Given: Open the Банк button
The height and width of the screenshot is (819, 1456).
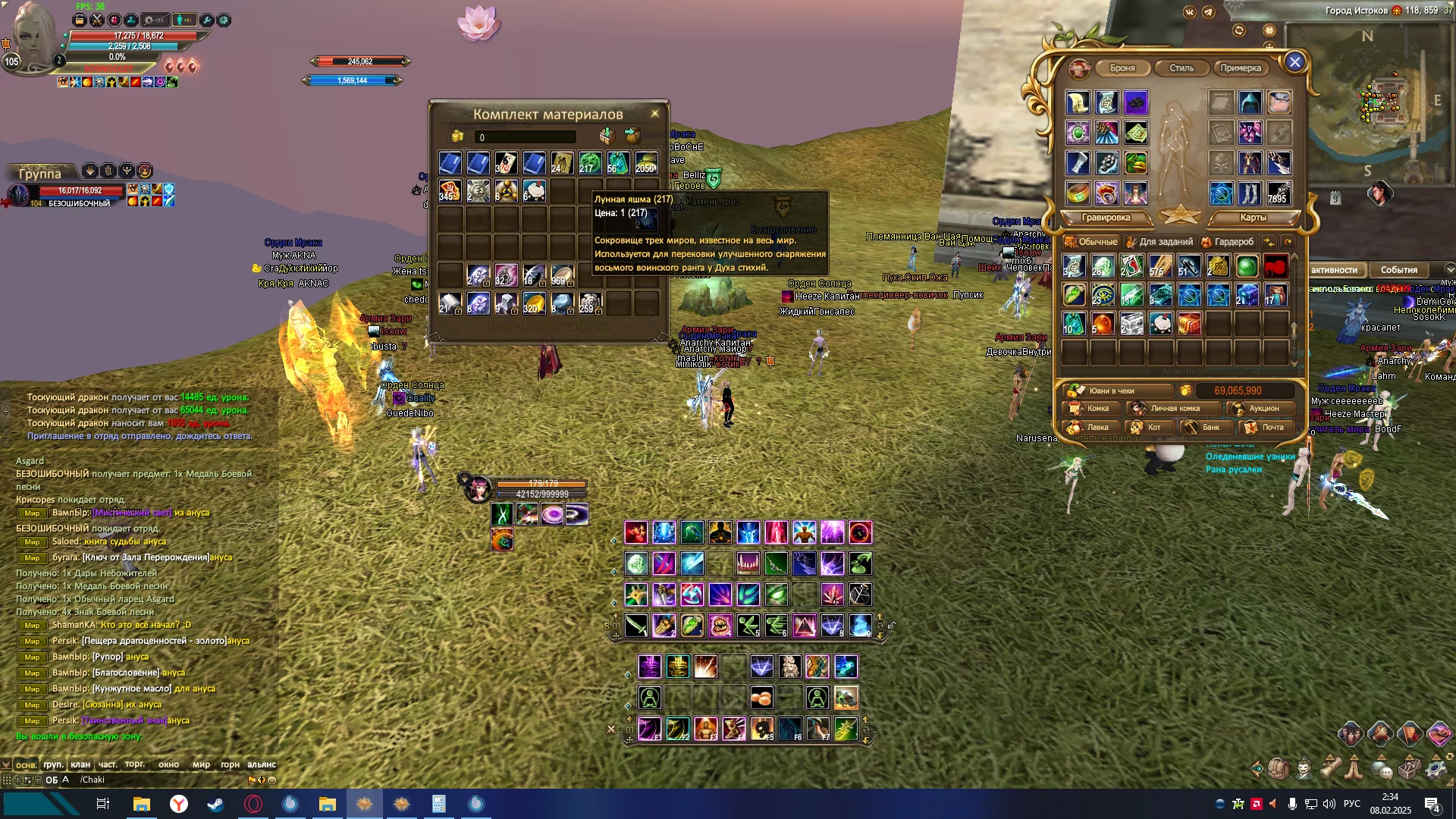Looking at the screenshot, I should [1204, 428].
